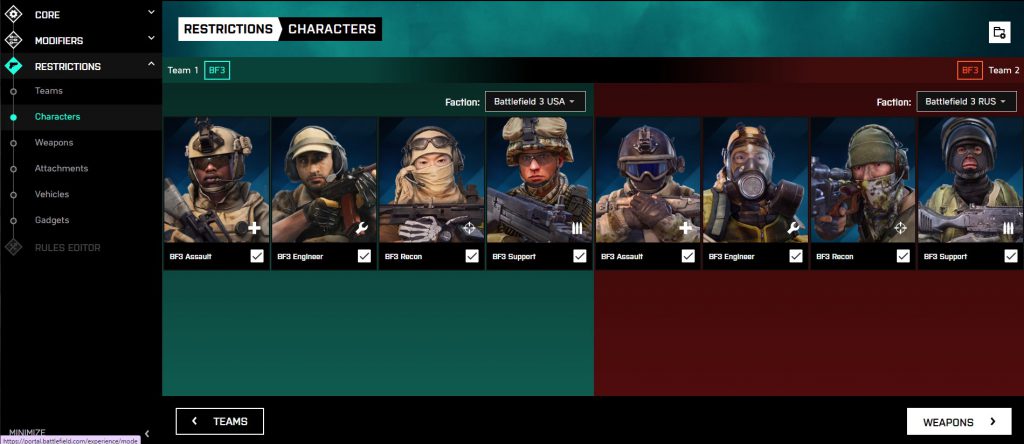The width and height of the screenshot is (1024, 444).
Task: Uncheck the gas-mask BF3 Engineer
Action: tap(796, 256)
